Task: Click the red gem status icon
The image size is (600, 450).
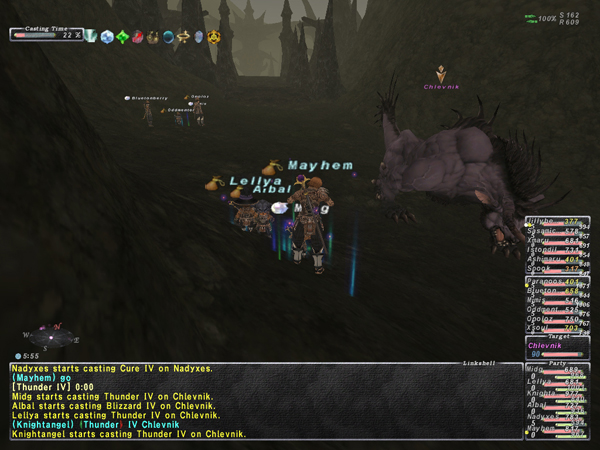Action: point(137,37)
